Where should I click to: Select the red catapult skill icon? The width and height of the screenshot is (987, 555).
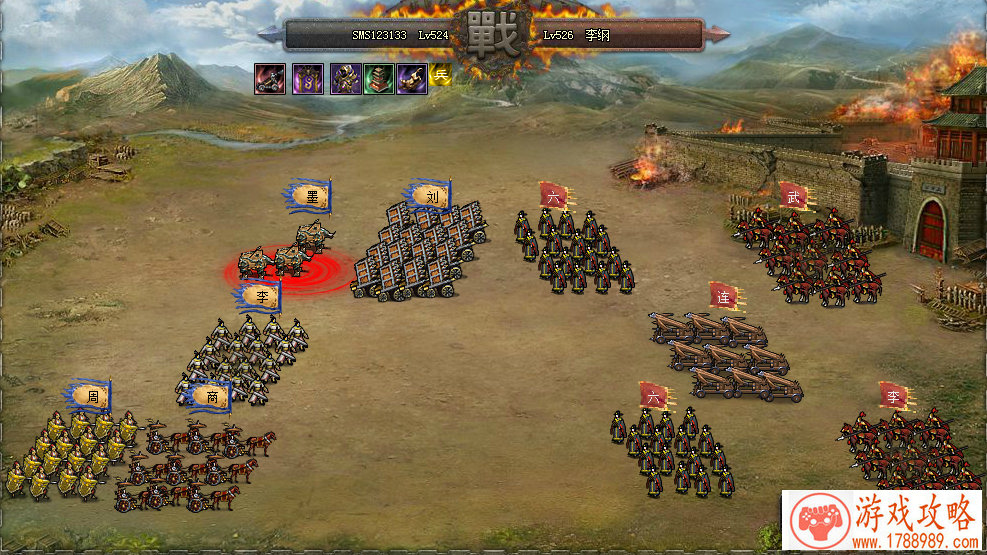(270, 78)
